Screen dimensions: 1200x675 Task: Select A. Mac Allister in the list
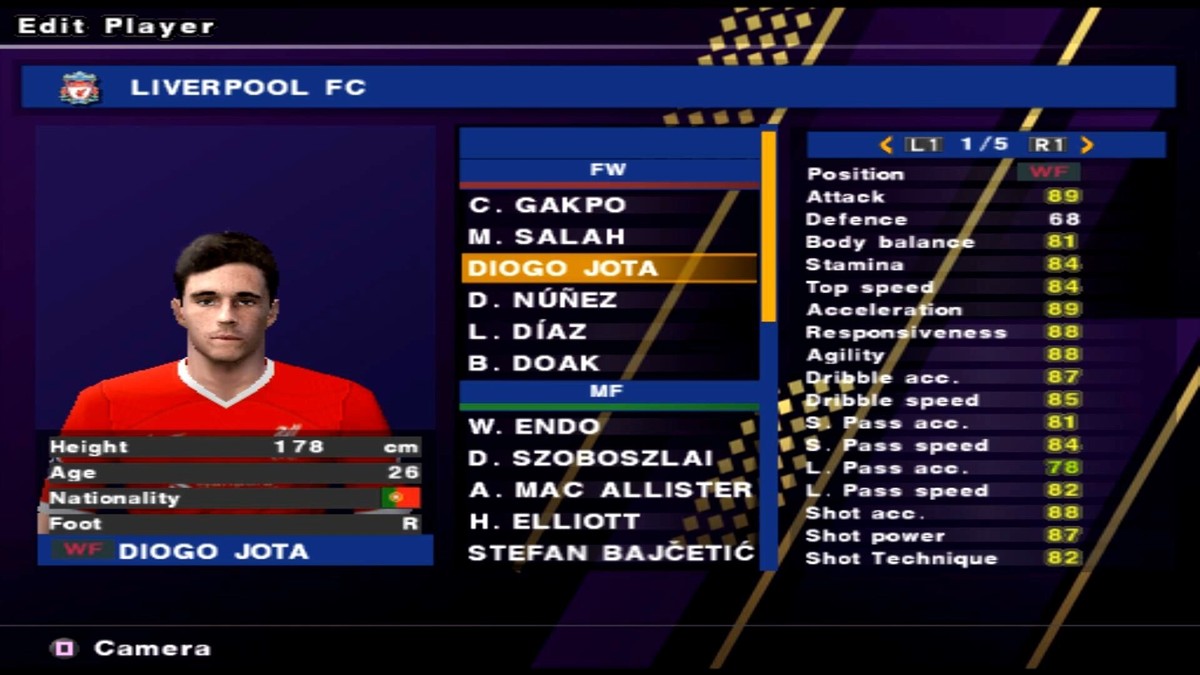610,490
